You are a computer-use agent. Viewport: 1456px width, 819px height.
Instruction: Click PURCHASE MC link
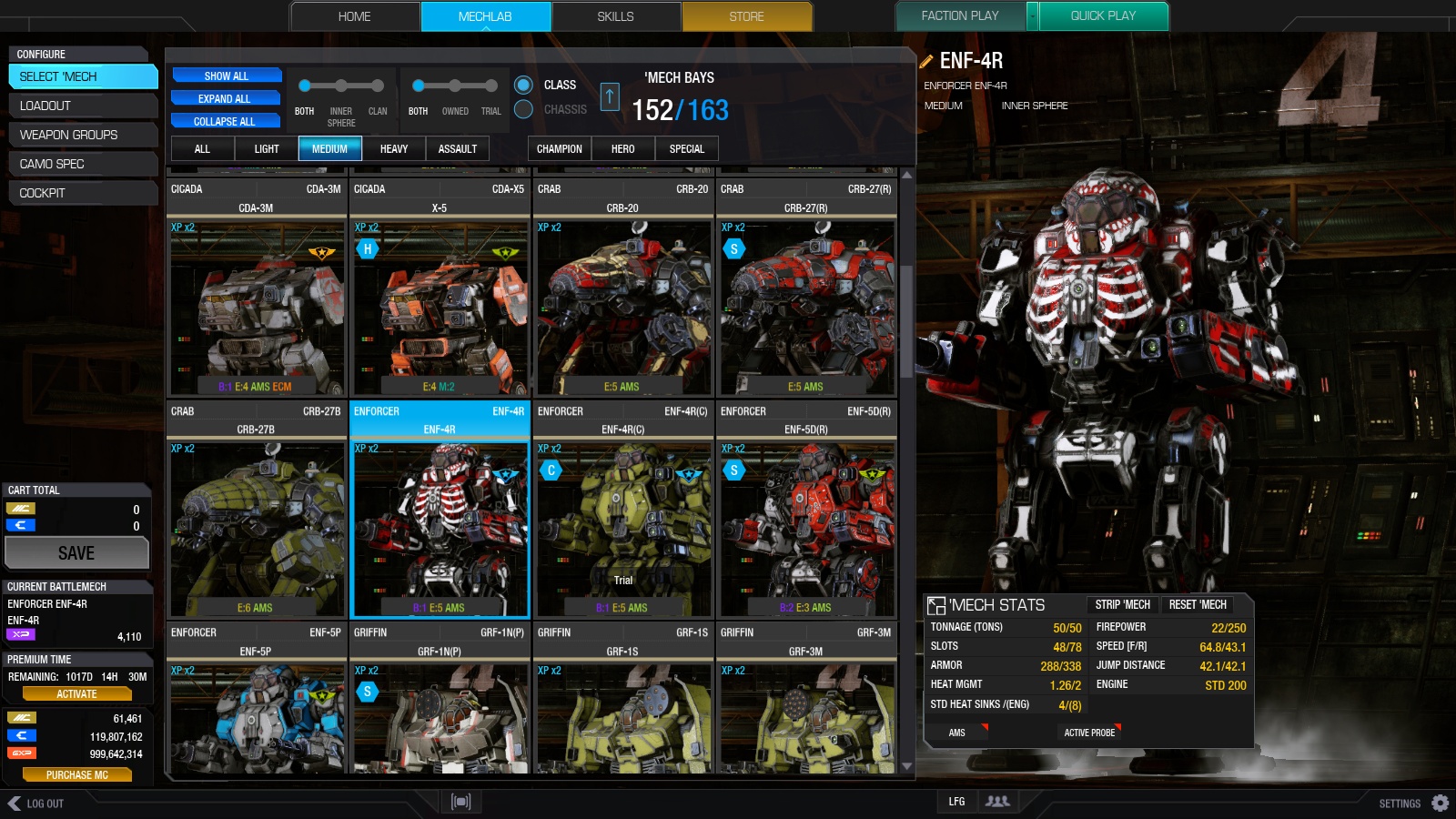click(x=77, y=774)
